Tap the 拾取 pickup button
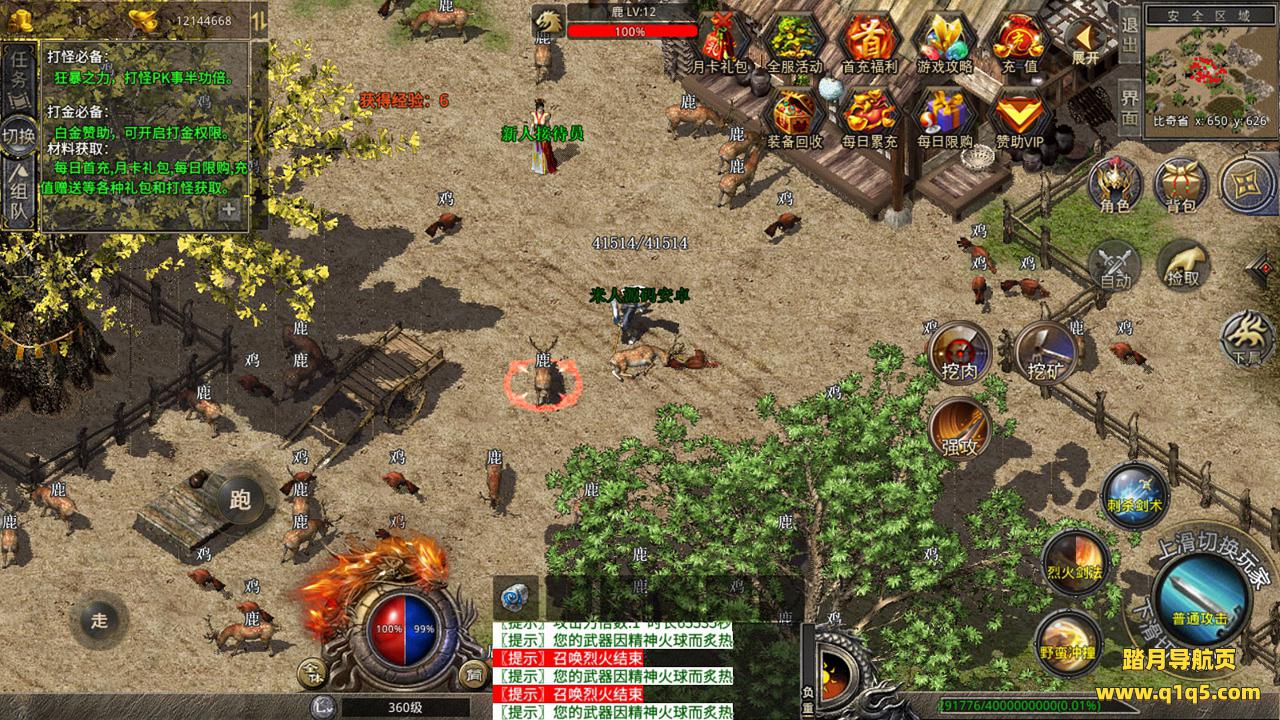Viewport: 1280px width, 720px height. (x=1184, y=265)
